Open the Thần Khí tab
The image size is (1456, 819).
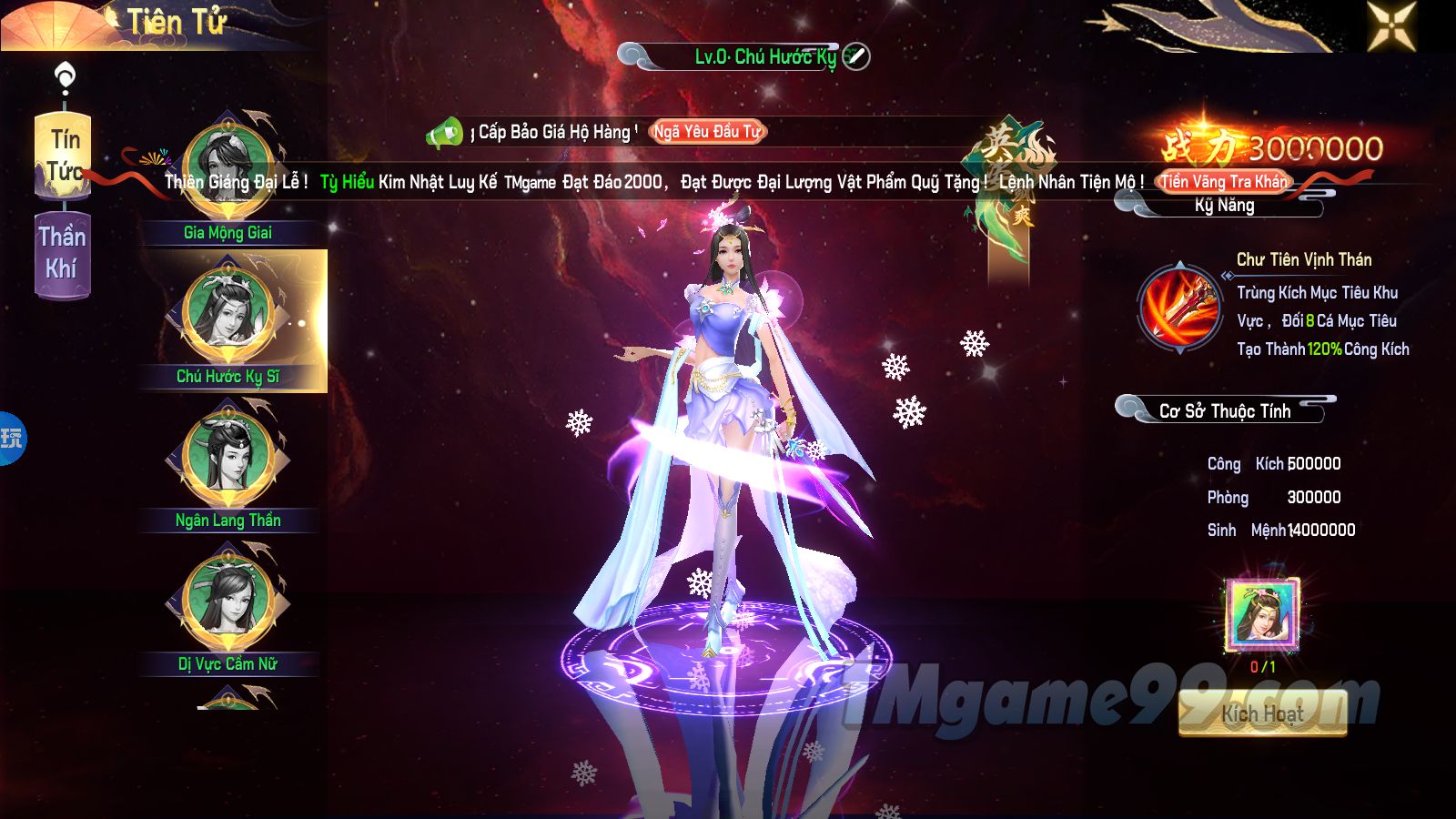click(62, 254)
